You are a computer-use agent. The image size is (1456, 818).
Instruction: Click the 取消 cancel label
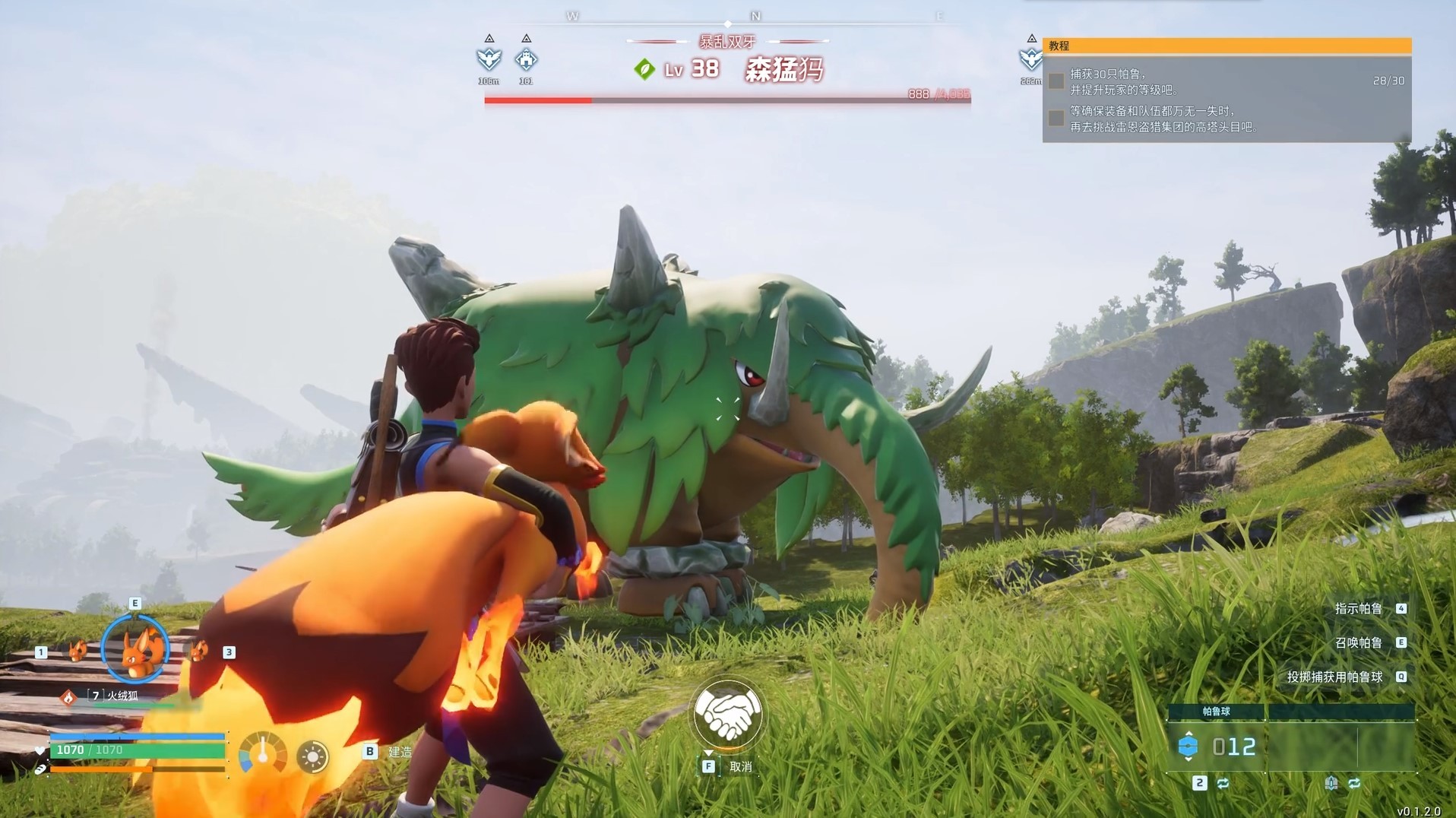pos(740,766)
